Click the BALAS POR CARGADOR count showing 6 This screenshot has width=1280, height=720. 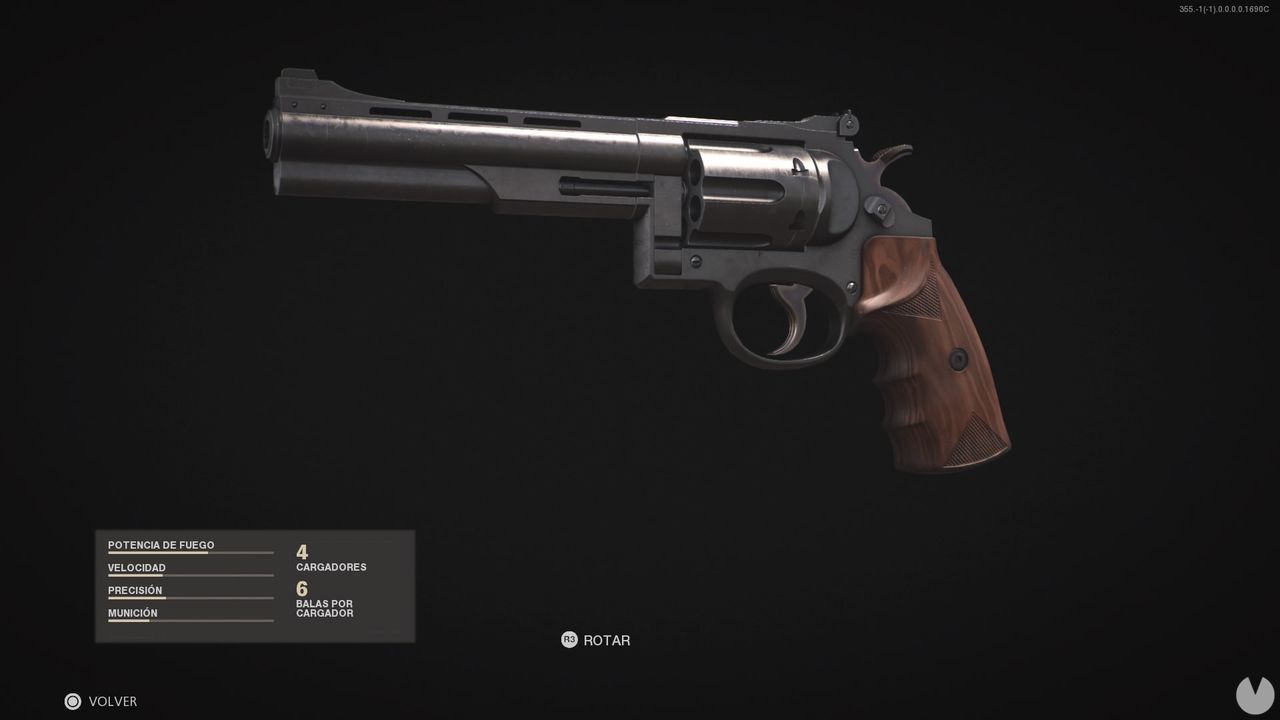point(300,589)
